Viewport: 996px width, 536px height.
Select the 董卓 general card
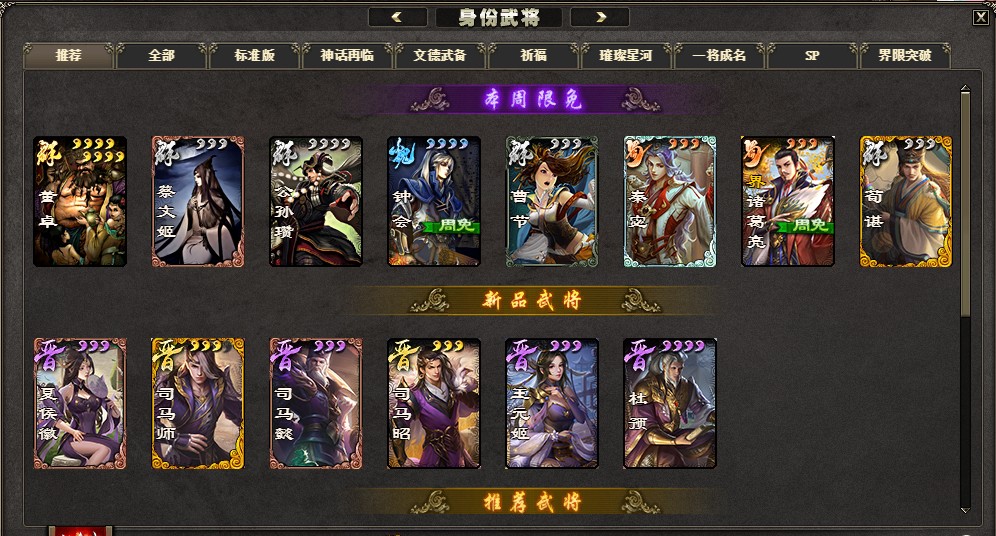pyautogui.click(x=80, y=202)
